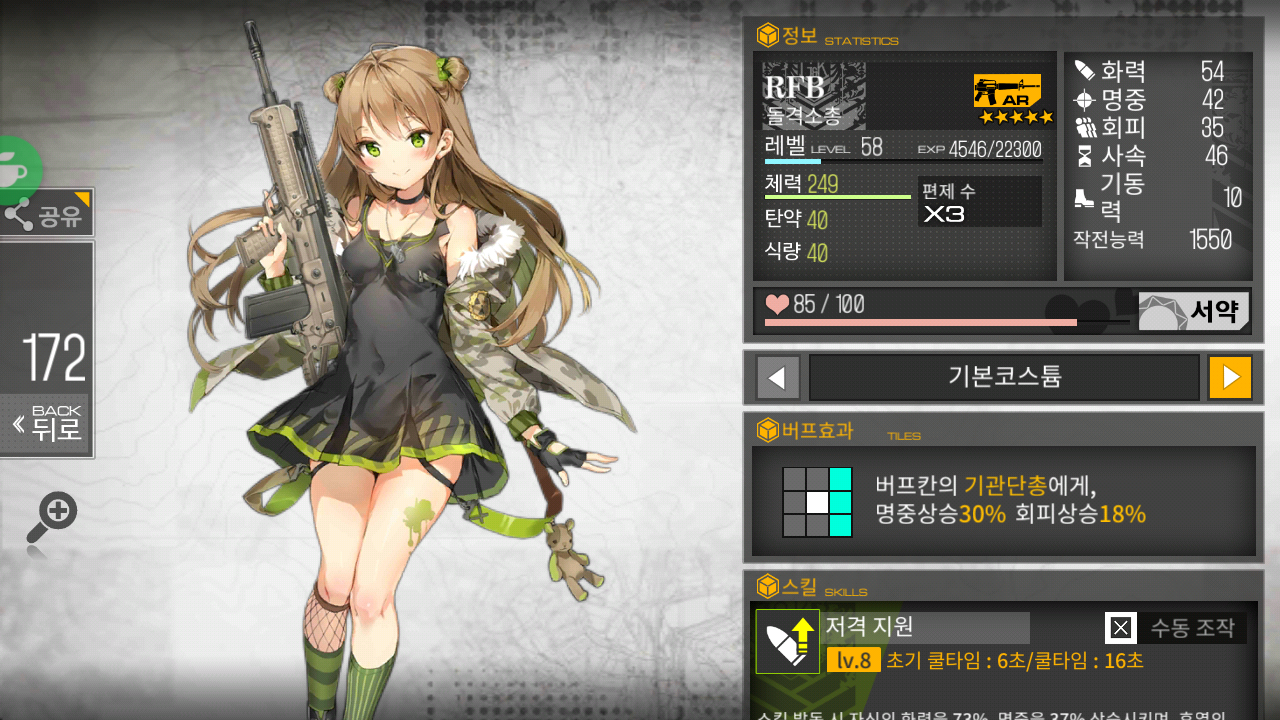View the buff tile formation grid
Viewport: 1280px width, 720px height.
click(817, 501)
